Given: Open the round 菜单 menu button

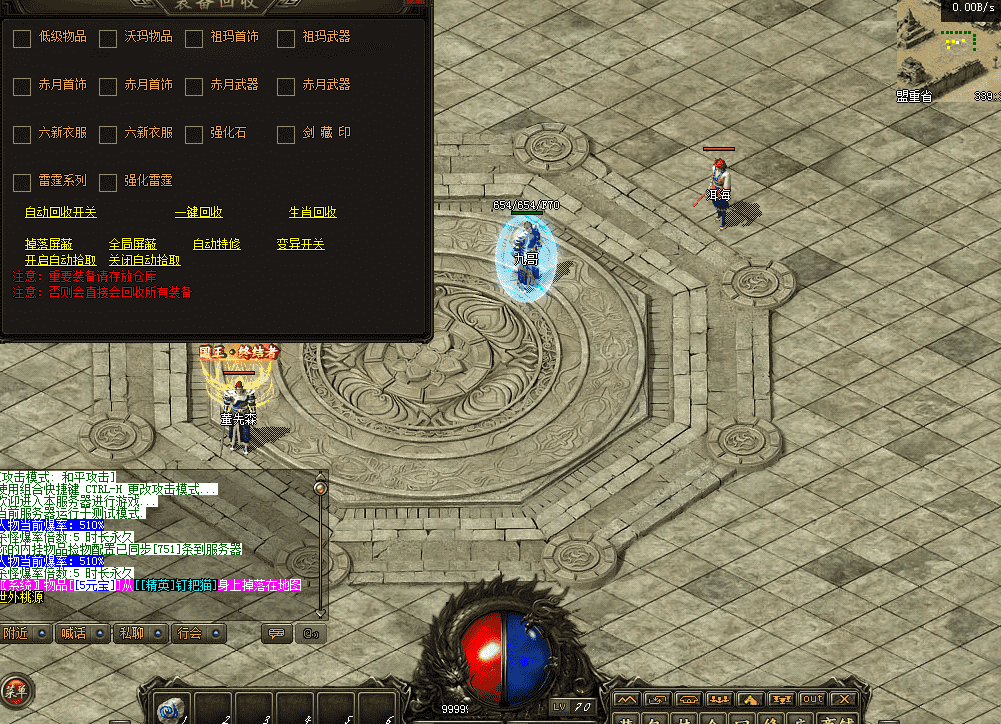Looking at the screenshot, I should click(15, 689).
